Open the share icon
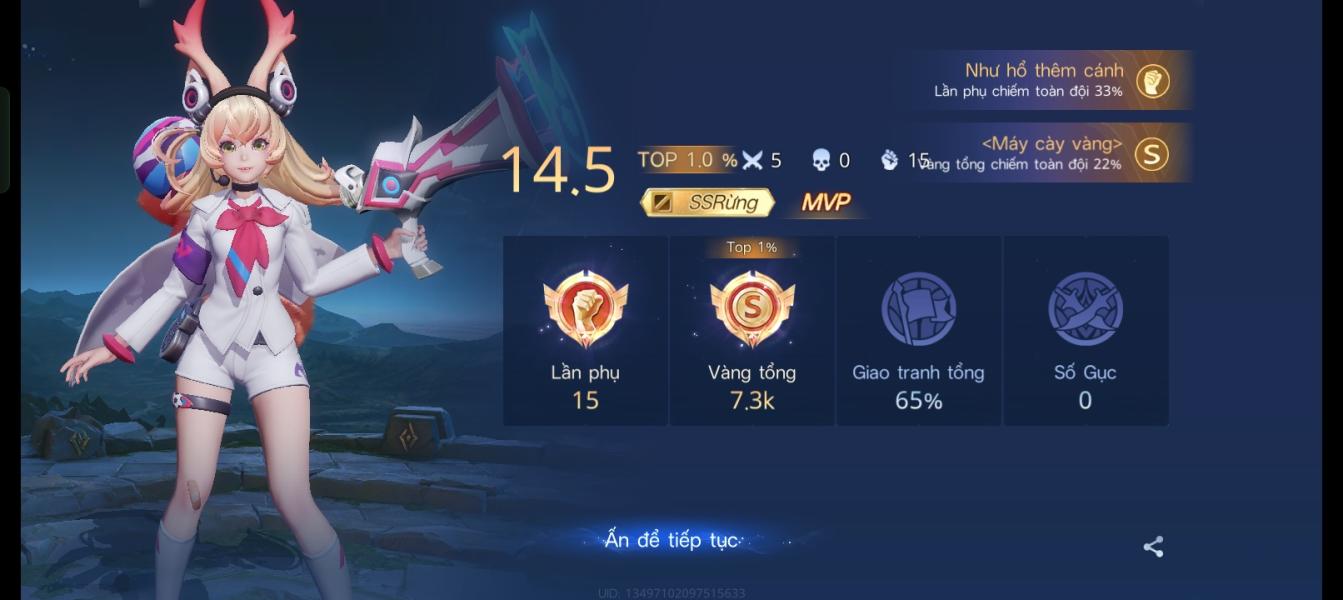 coord(1153,546)
